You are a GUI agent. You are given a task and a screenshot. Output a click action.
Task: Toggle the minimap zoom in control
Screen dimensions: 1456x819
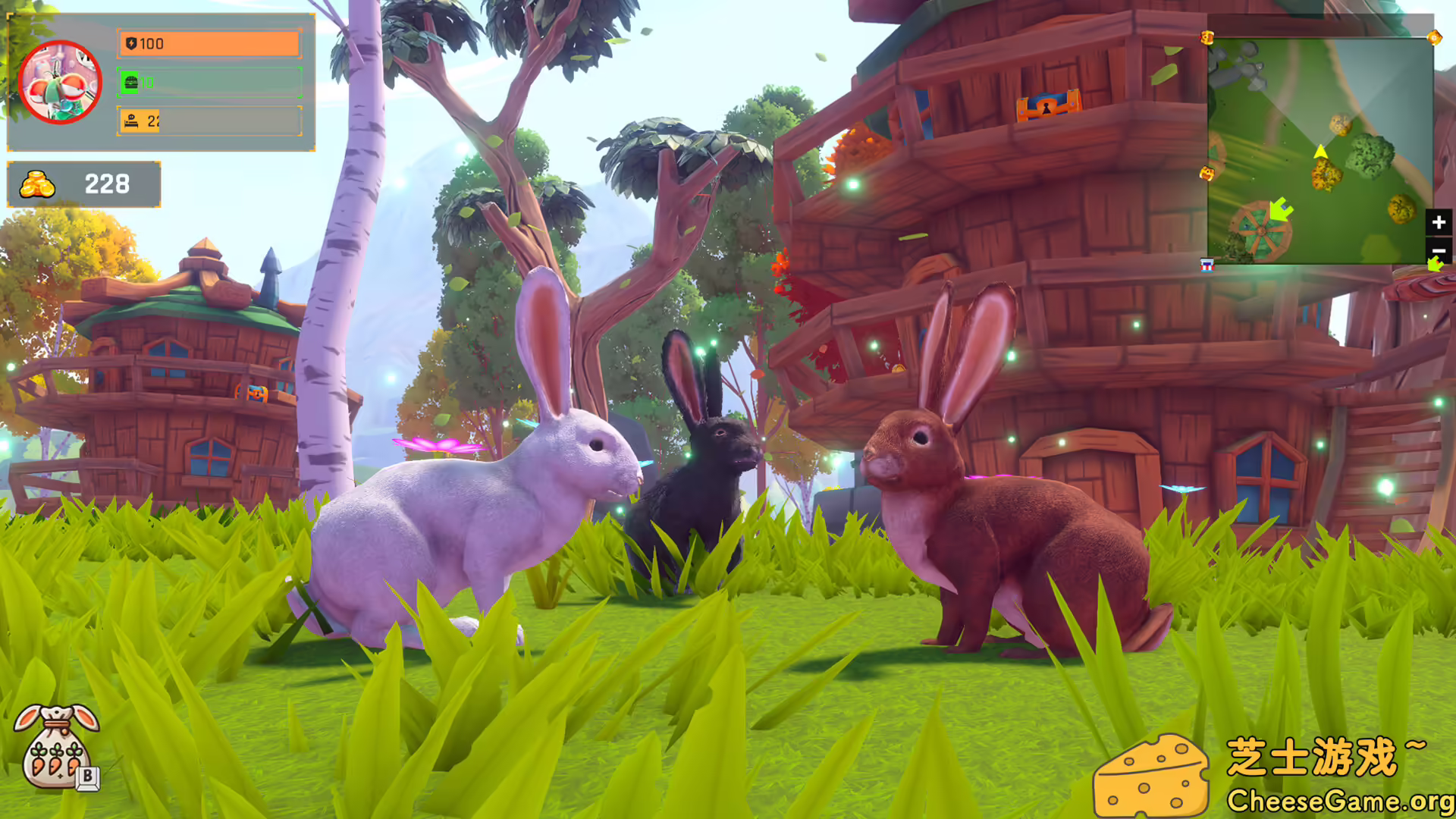pyautogui.click(x=1438, y=222)
